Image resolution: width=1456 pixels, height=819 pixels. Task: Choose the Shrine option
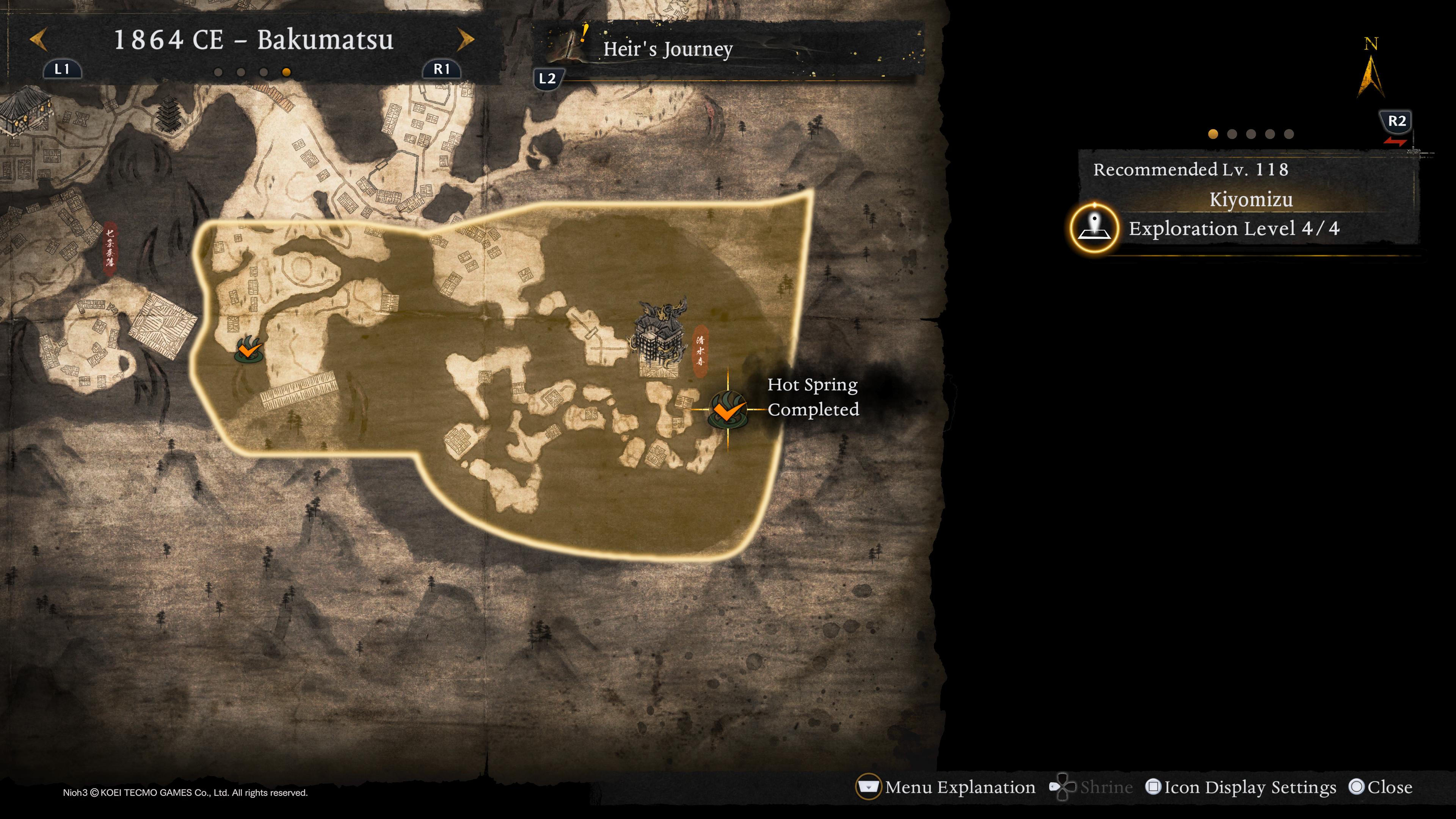tap(1091, 787)
